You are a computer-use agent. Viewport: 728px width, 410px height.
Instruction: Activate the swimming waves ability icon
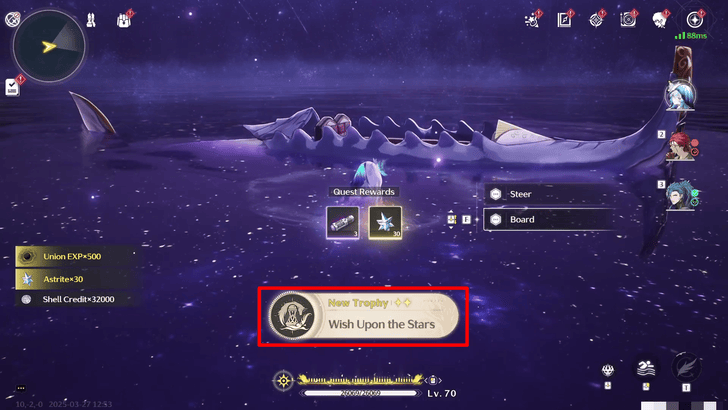pyautogui.click(x=647, y=369)
